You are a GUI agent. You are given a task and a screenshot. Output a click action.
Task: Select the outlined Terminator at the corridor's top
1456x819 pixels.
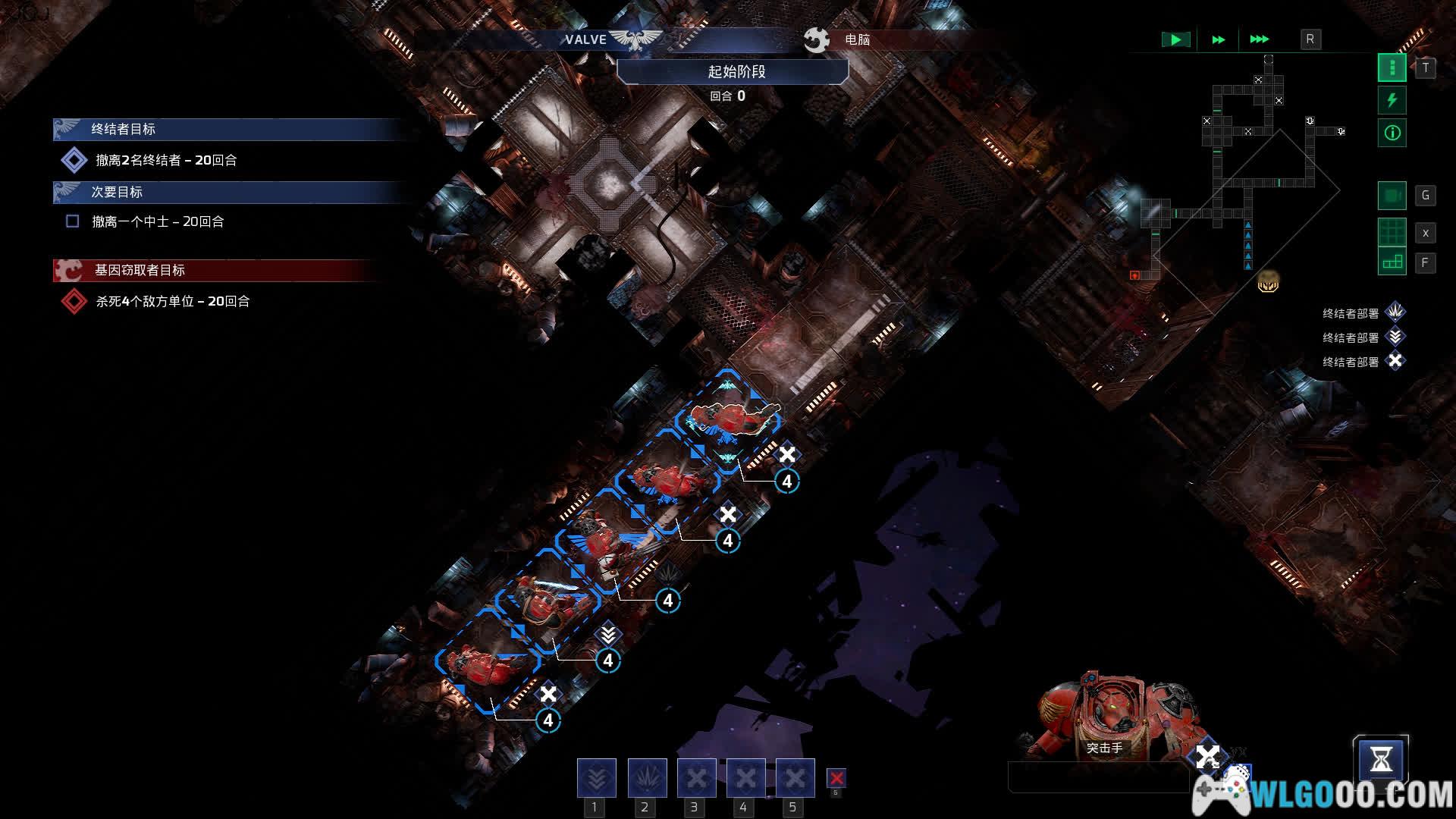click(732, 418)
